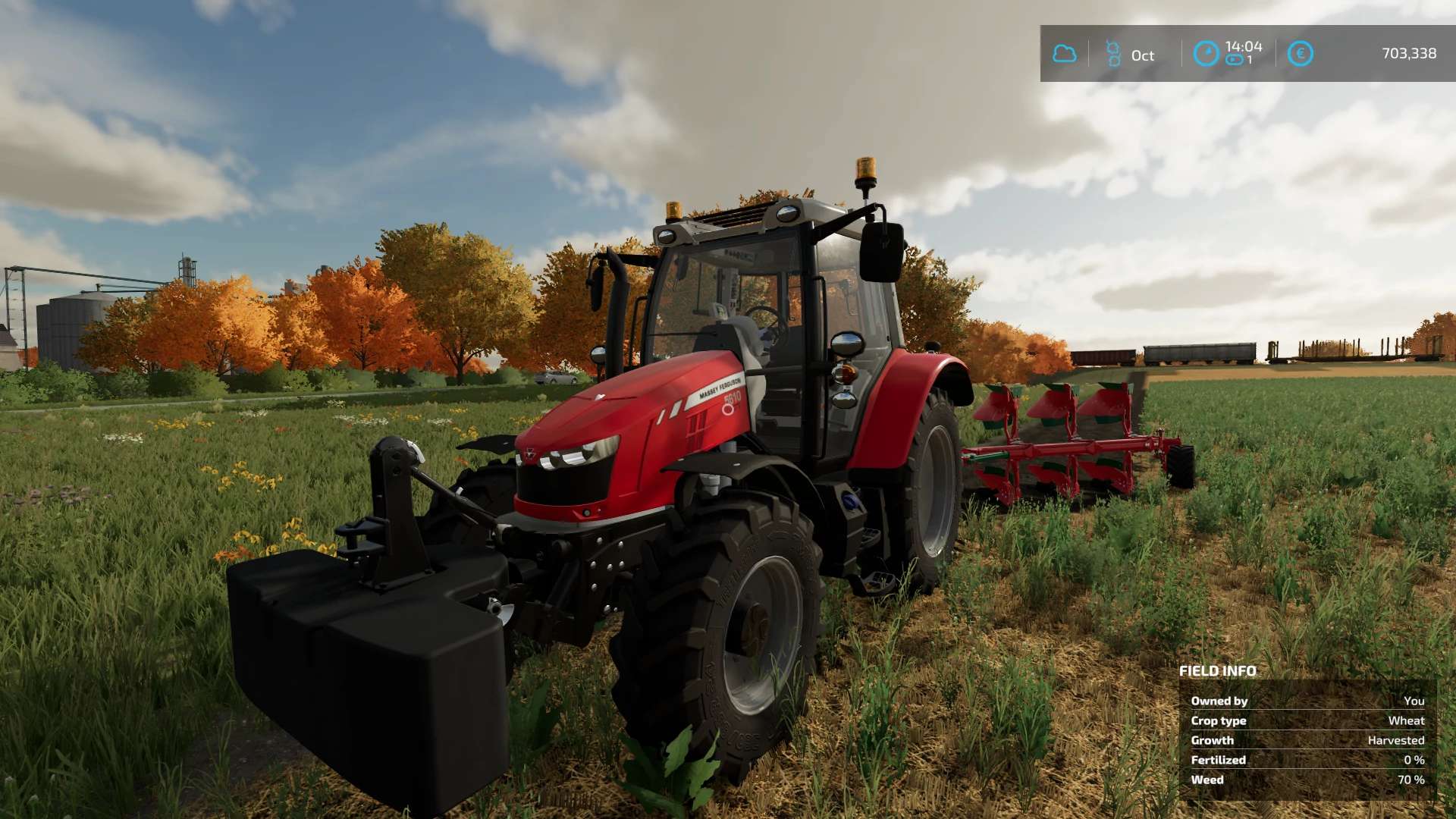
Task: Select the October season calendar icon
Action: (x=1113, y=54)
